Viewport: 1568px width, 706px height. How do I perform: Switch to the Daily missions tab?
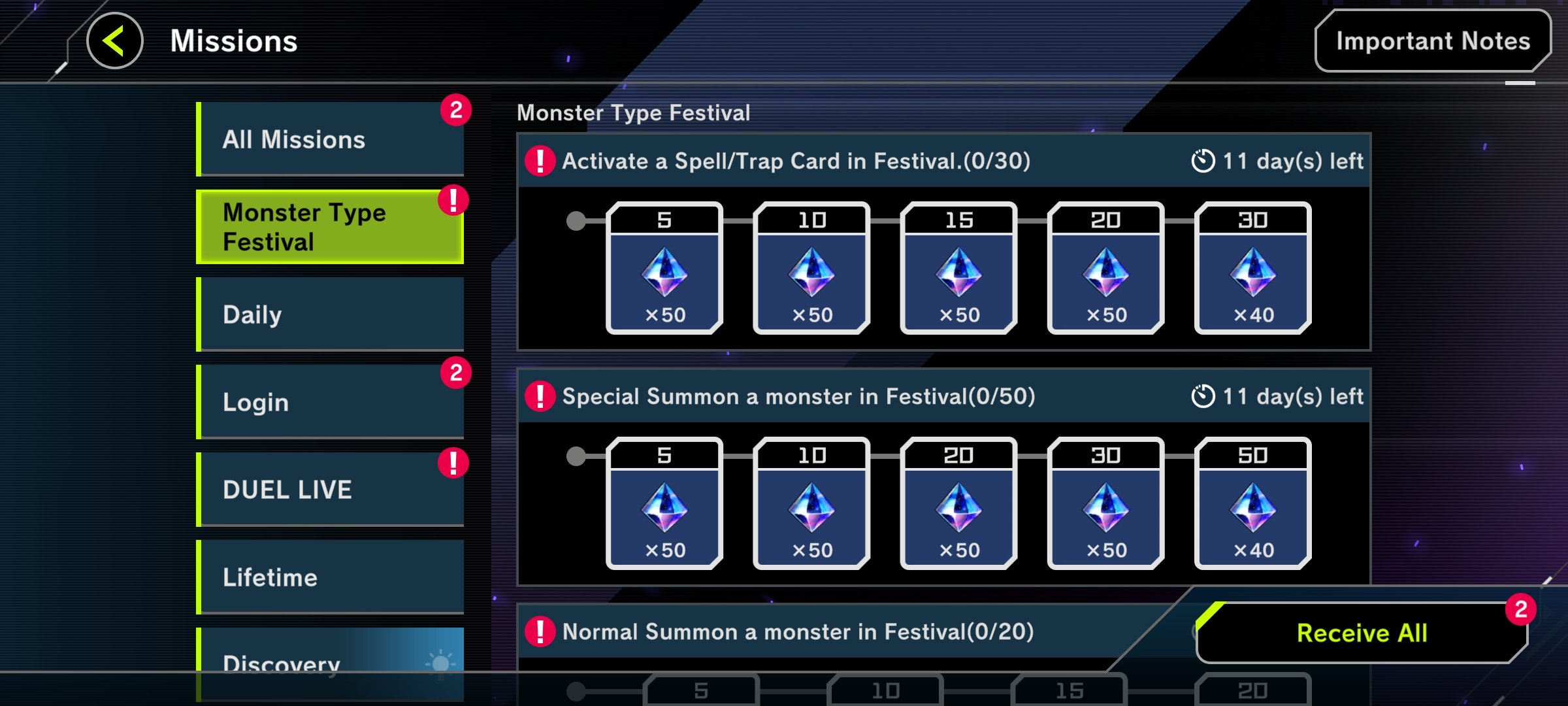point(330,314)
